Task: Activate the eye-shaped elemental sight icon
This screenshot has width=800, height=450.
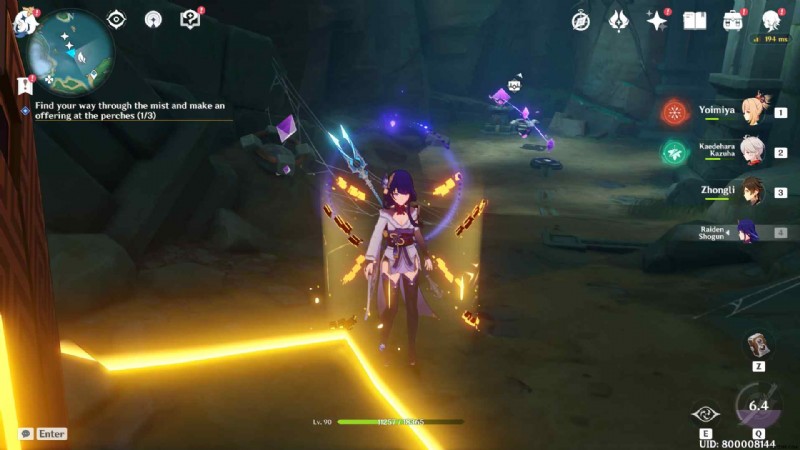Action: [116, 19]
